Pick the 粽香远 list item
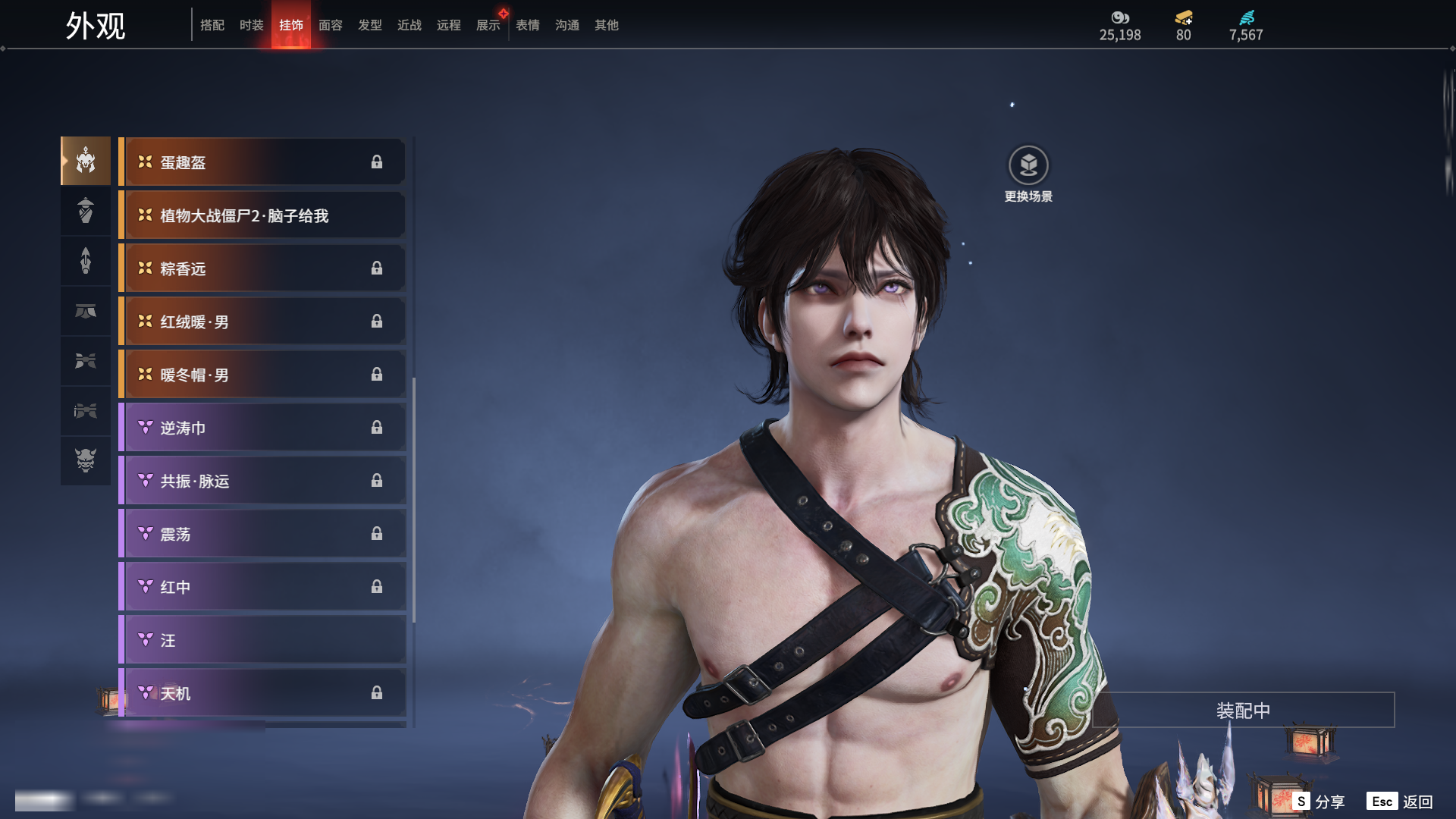Image resolution: width=1456 pixels, height=819 pixels. [262, 268]
